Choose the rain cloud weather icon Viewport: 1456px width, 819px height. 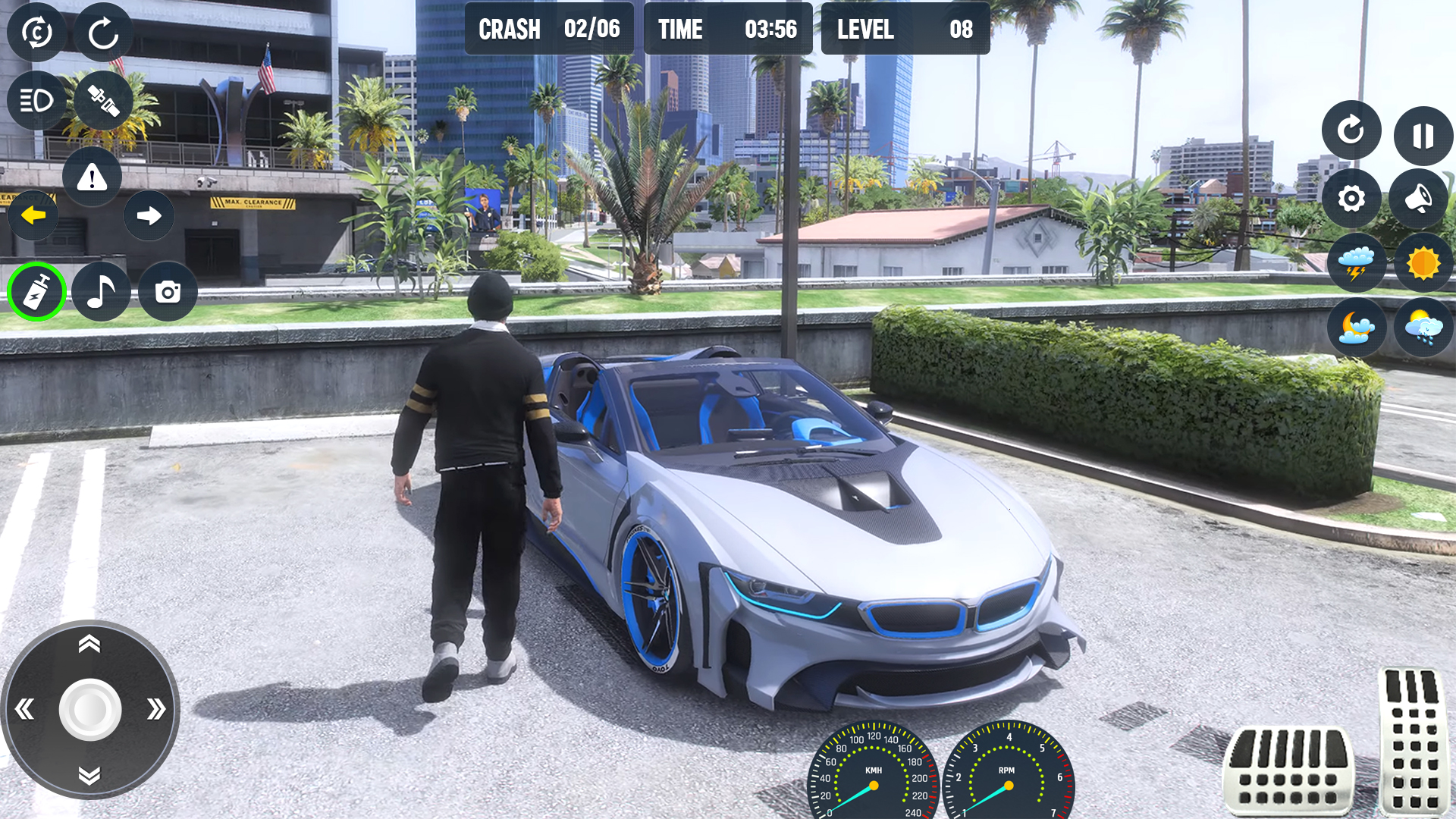pyautogui.click(x=1423, y=328)
